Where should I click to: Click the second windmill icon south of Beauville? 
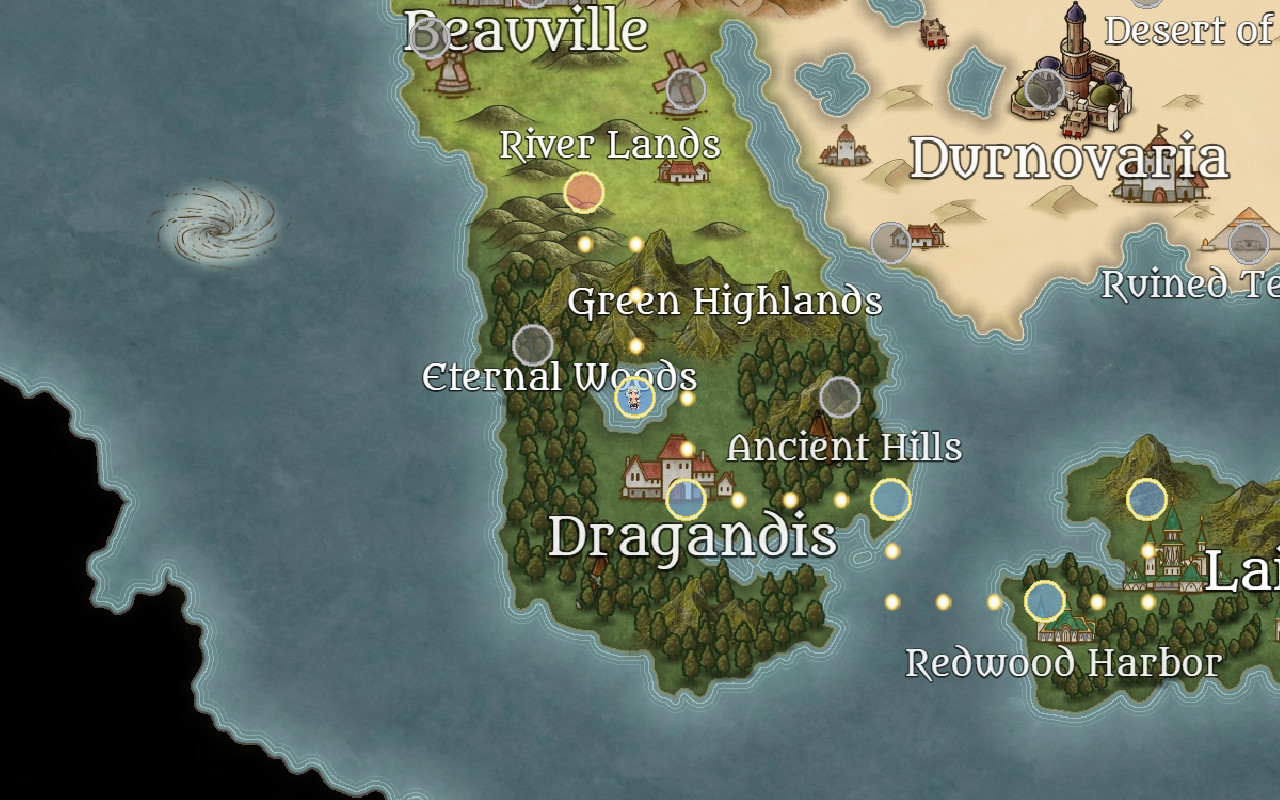[x=684, y=88]
